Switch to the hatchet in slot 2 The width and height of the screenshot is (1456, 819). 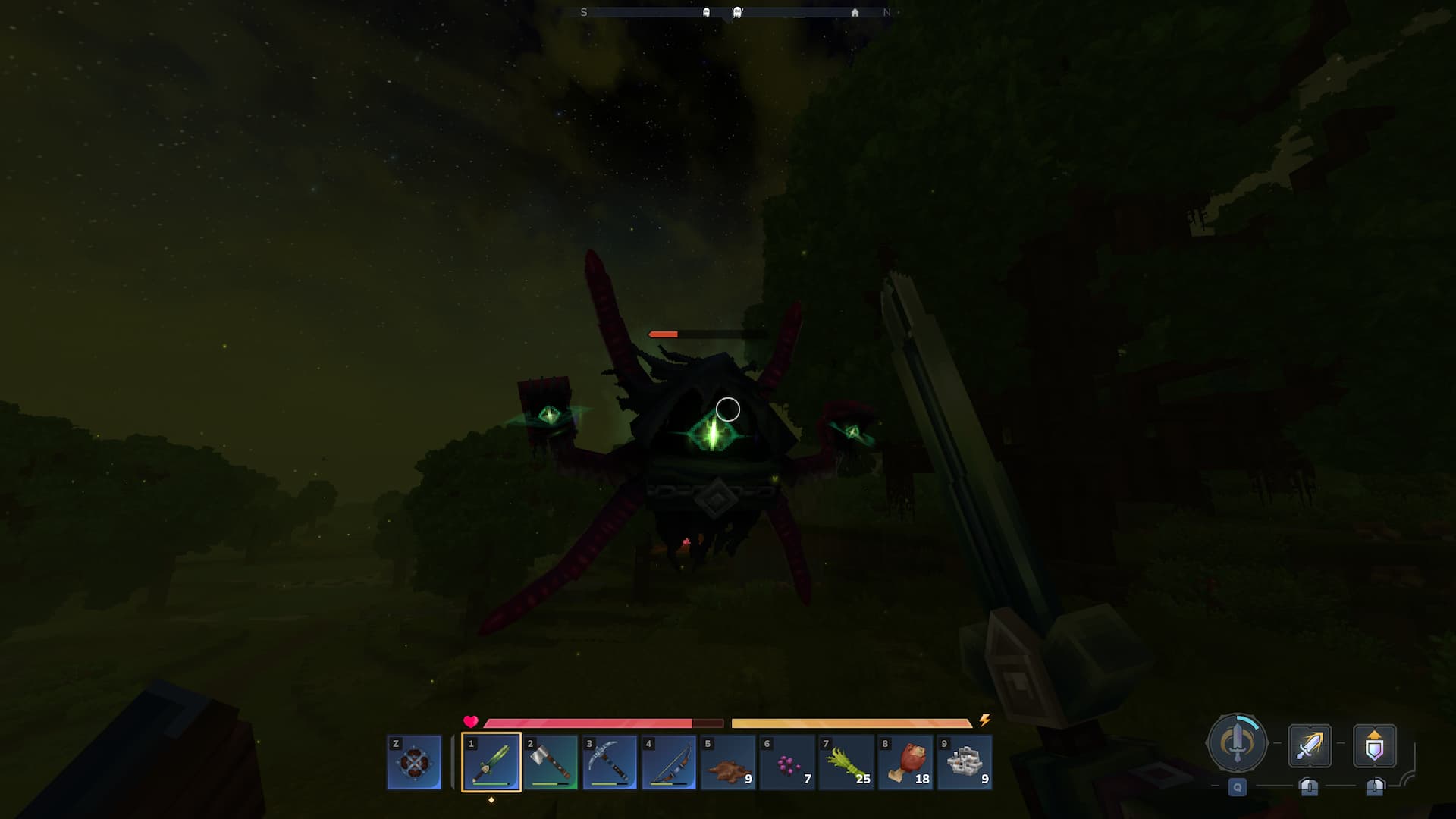pos(550,762)
